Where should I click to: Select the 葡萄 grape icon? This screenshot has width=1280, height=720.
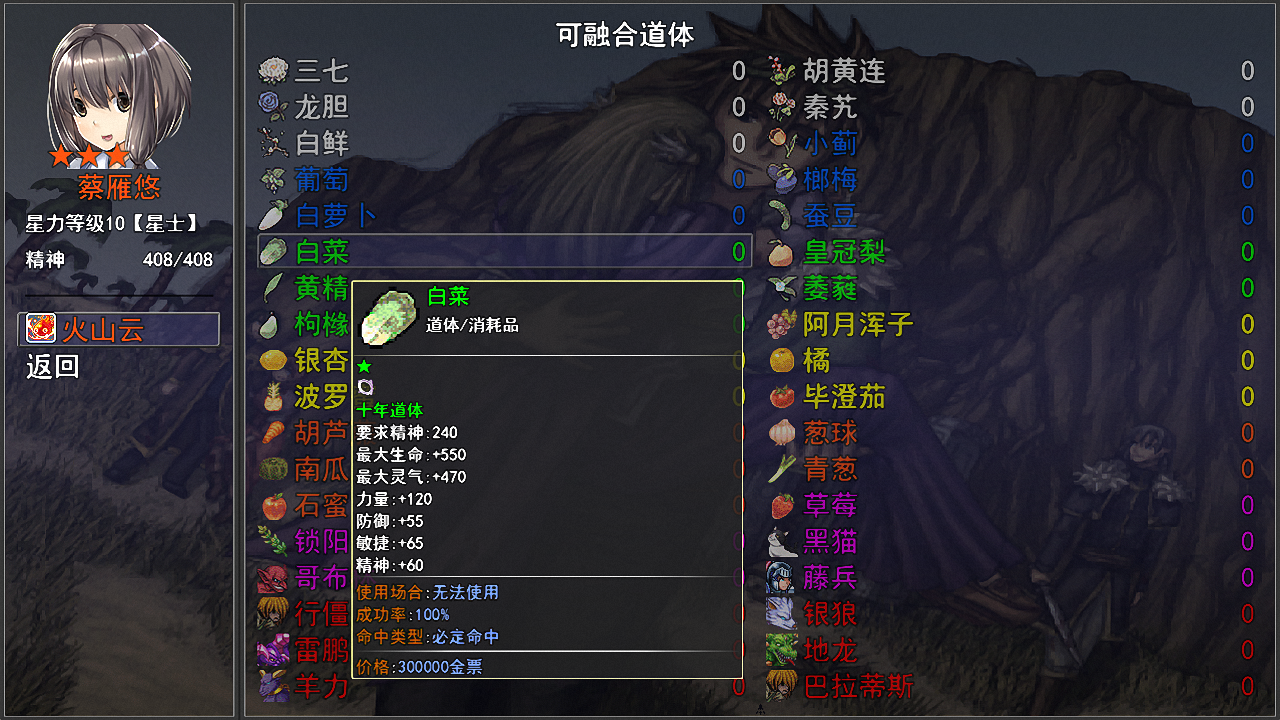point(272,180)
